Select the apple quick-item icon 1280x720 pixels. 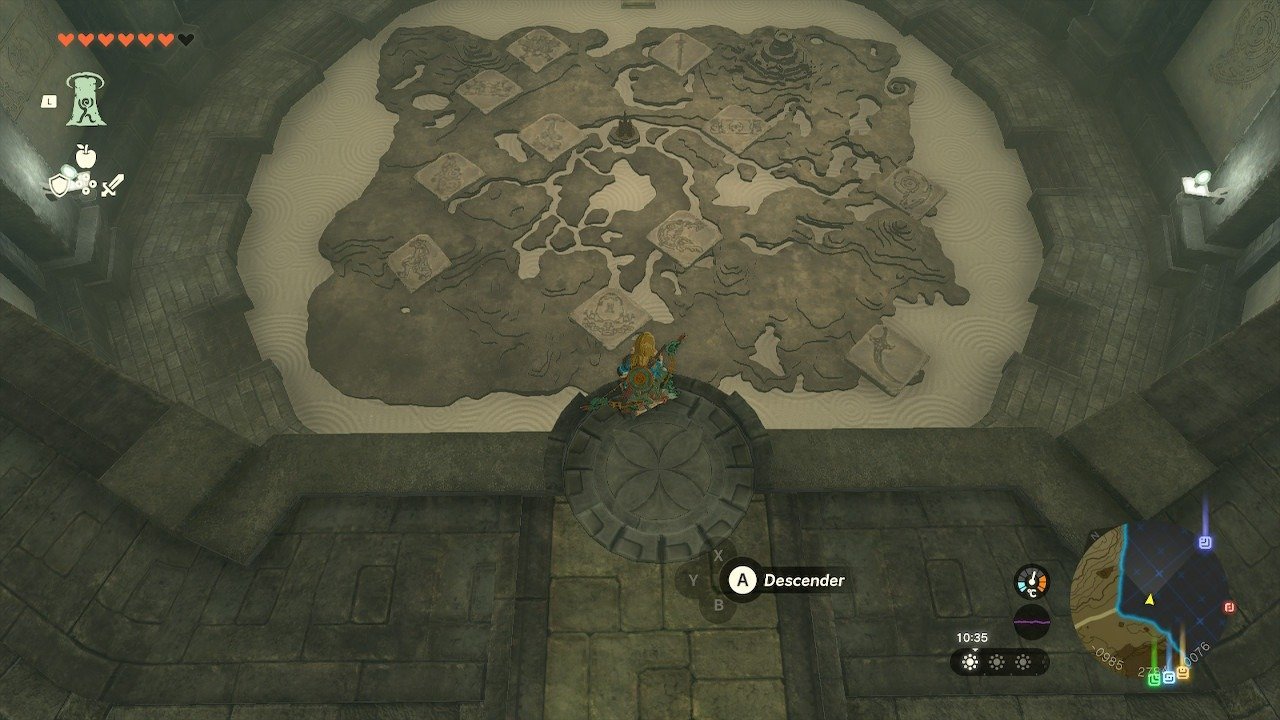84,156
